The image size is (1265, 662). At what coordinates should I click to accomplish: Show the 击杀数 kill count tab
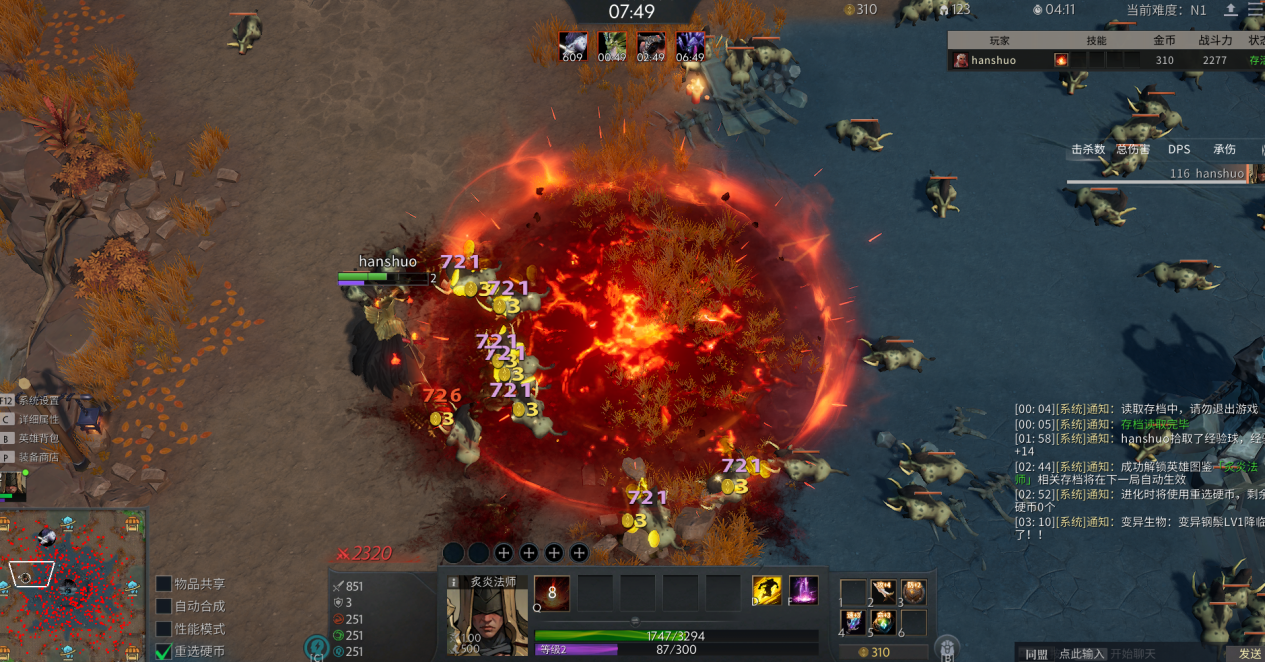pyautogui.click(x=1088, y=149)
